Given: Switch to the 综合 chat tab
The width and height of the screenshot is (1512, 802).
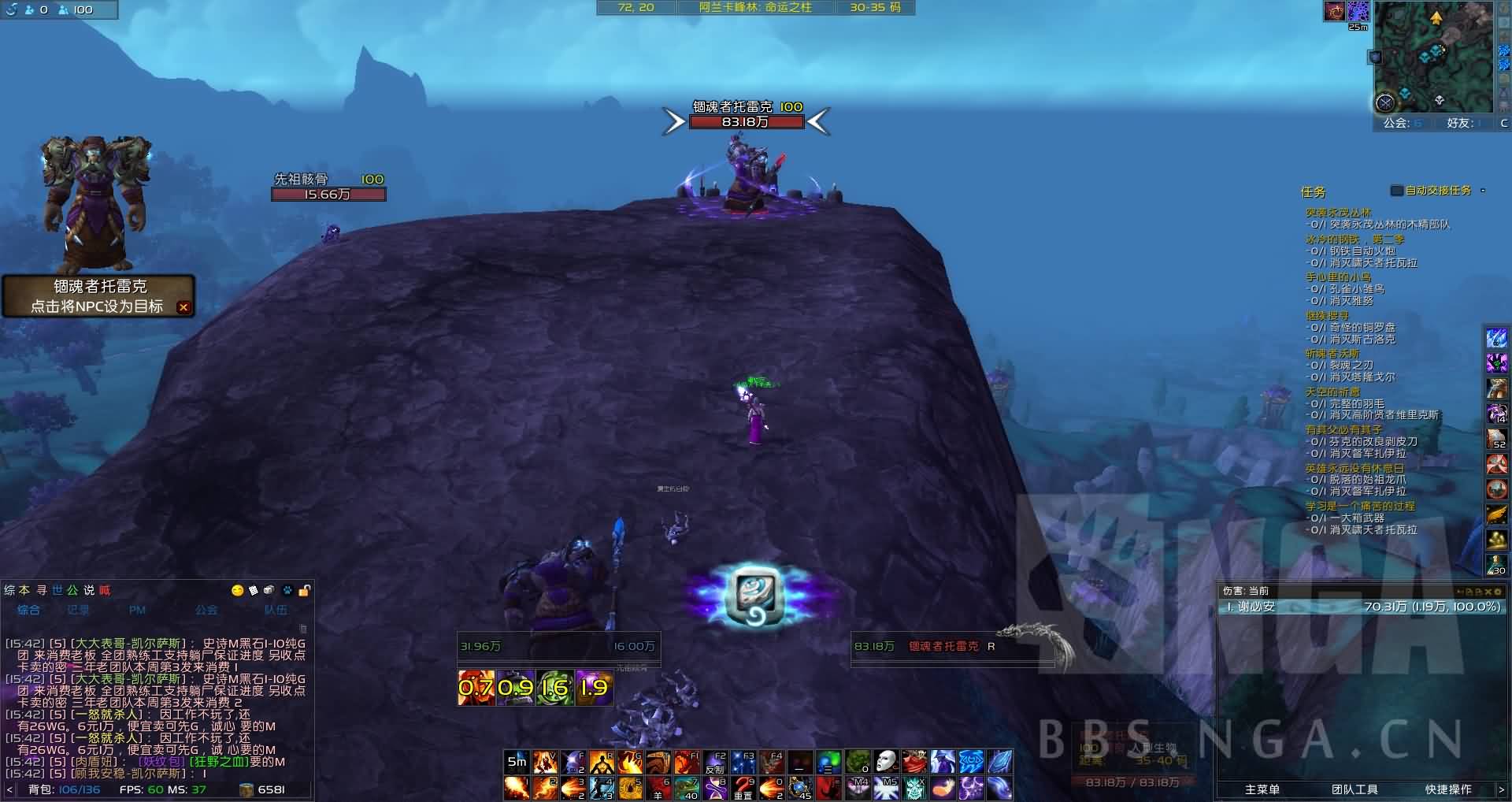Looking at the screenshot, I should pyautogui.click(x=28, y=610).
